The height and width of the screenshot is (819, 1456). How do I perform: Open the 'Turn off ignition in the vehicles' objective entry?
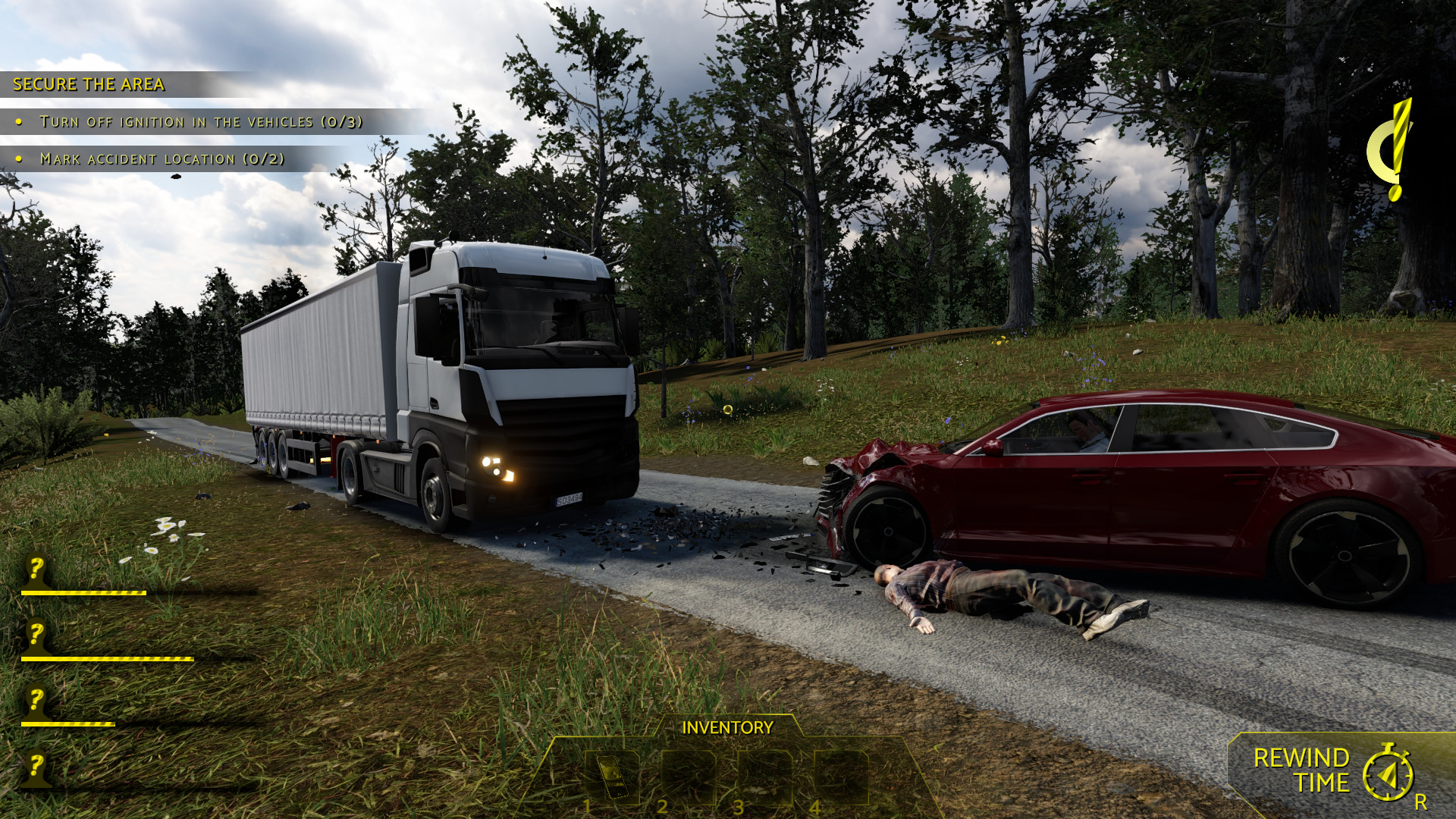[x=203, y=120]
